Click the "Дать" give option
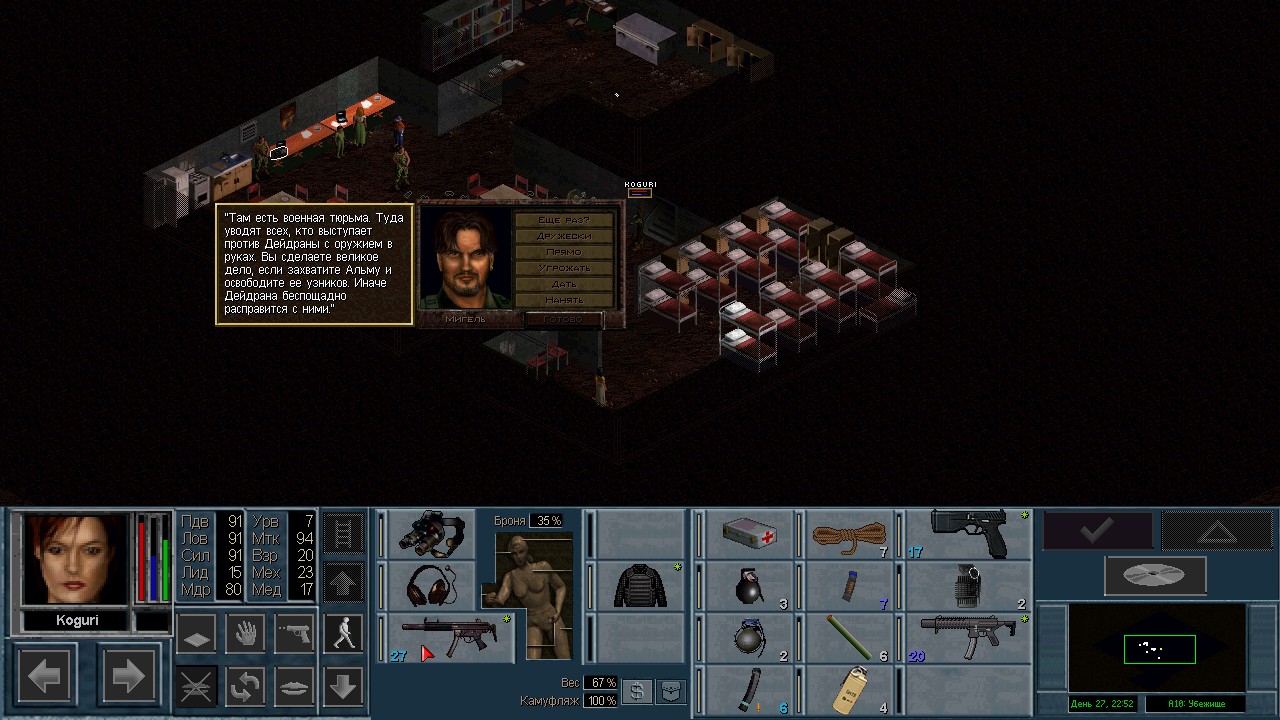The height and width of the screenshot is (720, 1280). [565, 284]
